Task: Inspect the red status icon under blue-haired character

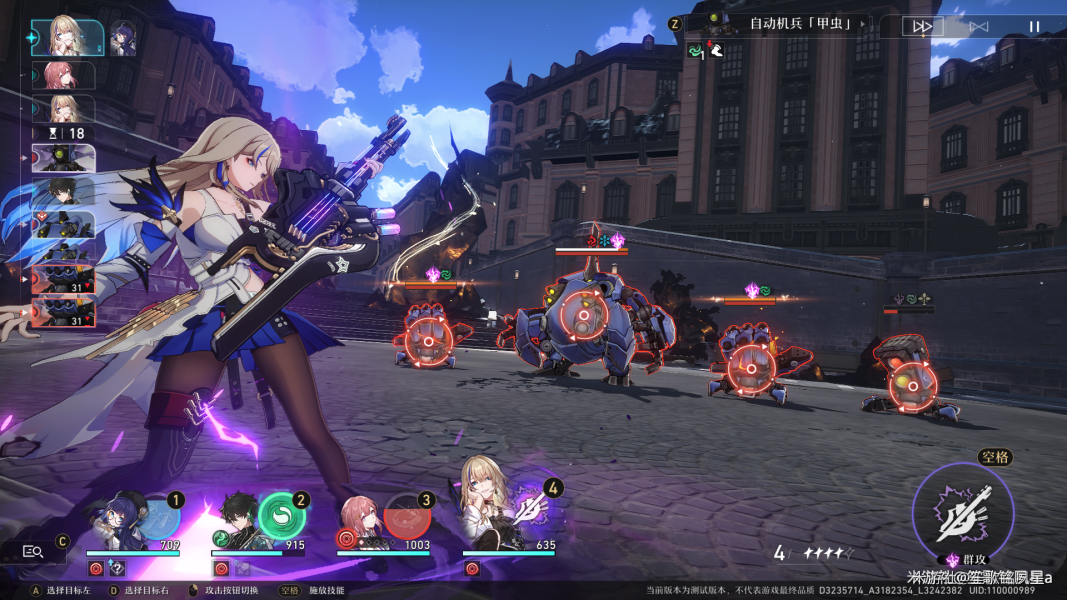Action: click(x=96, y=568)
